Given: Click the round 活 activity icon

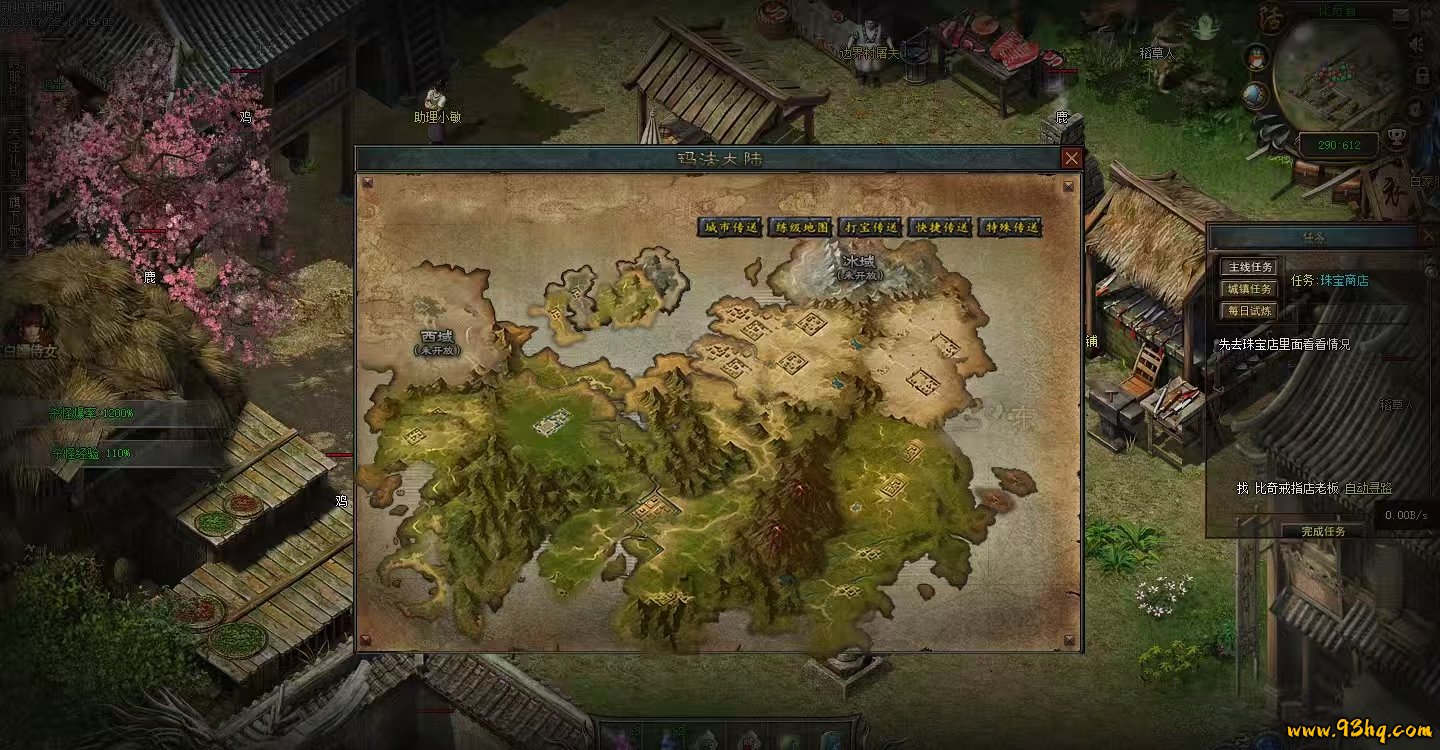Looking at the screenshot, I should [x=1271, y=18].
